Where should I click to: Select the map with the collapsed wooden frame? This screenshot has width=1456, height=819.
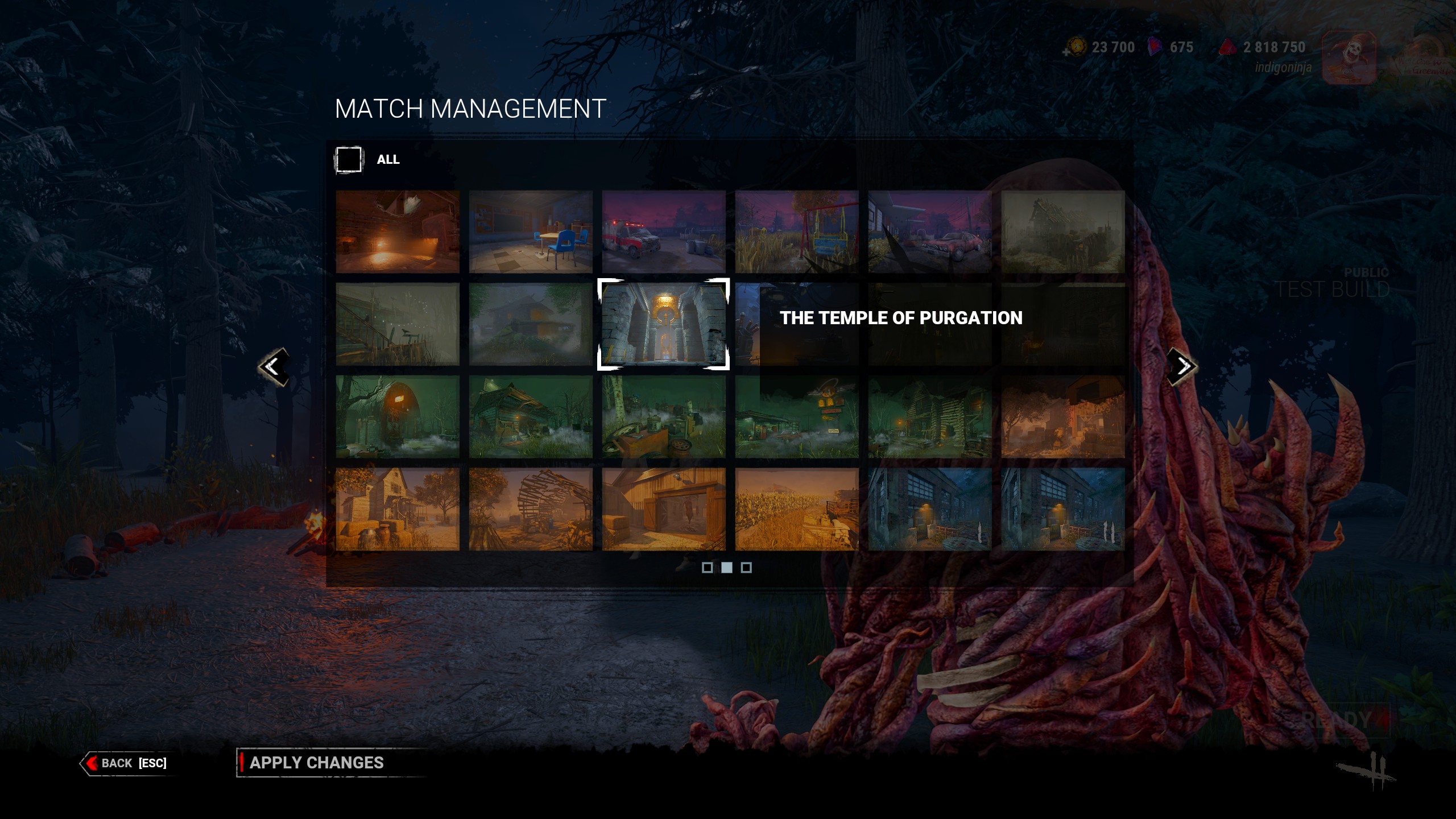530,509
